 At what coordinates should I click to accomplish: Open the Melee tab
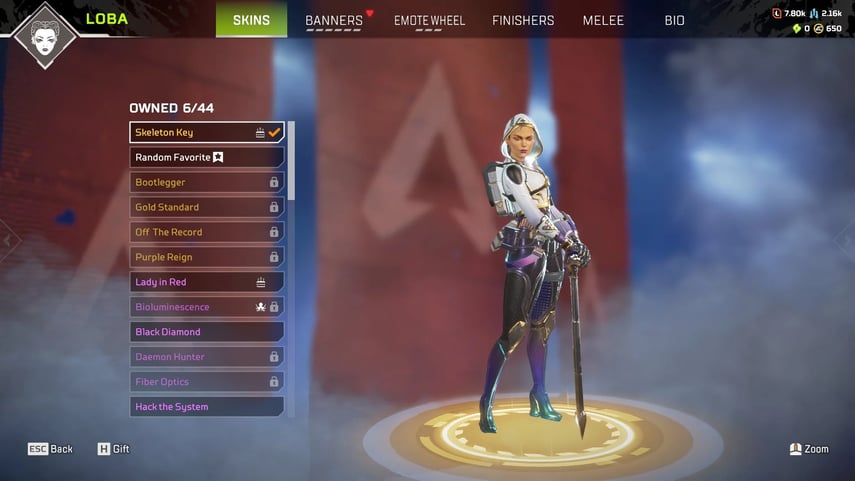click(x=603, y=20)
